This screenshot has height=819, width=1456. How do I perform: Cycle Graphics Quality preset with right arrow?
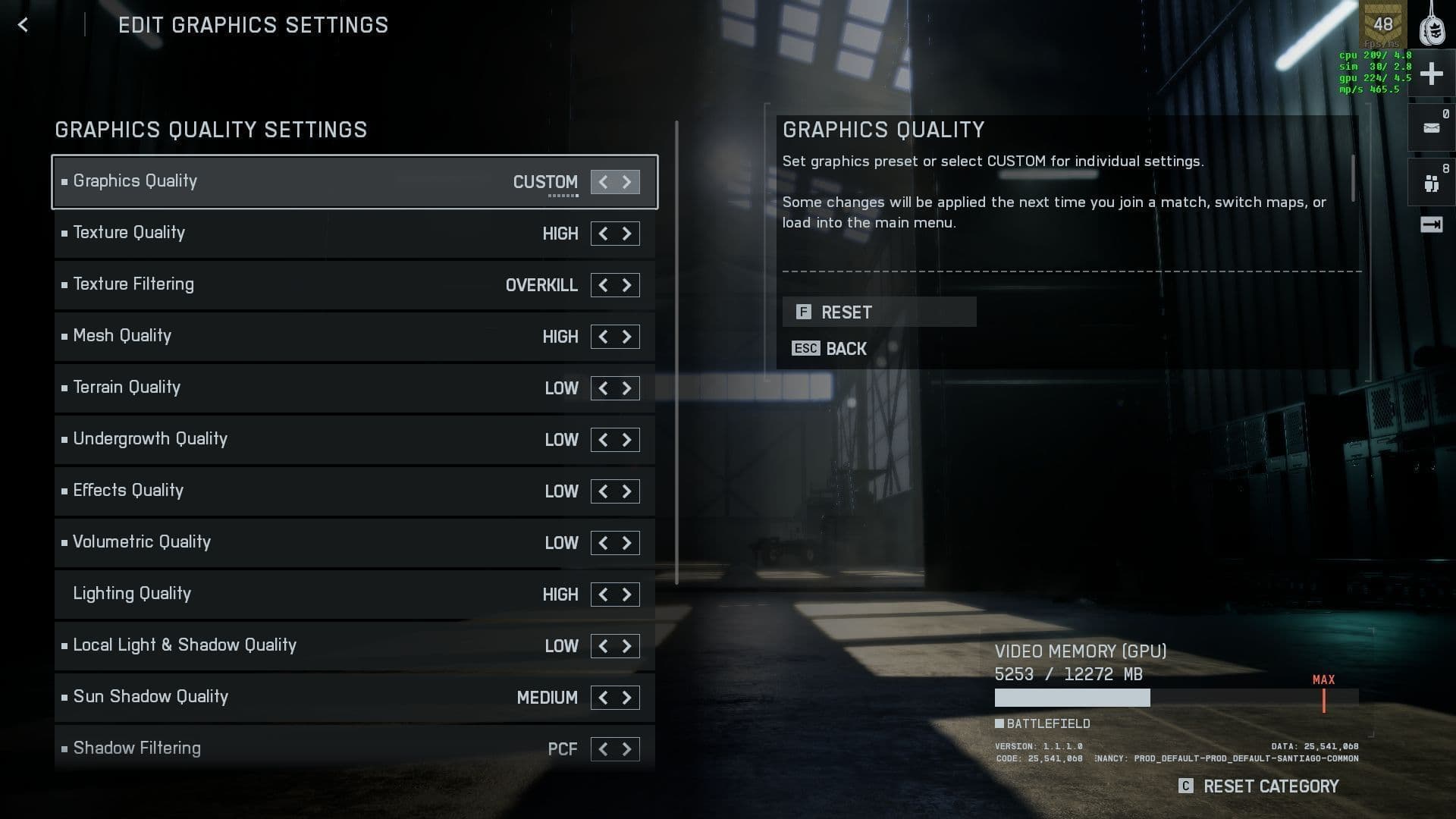tap(627, 182)
